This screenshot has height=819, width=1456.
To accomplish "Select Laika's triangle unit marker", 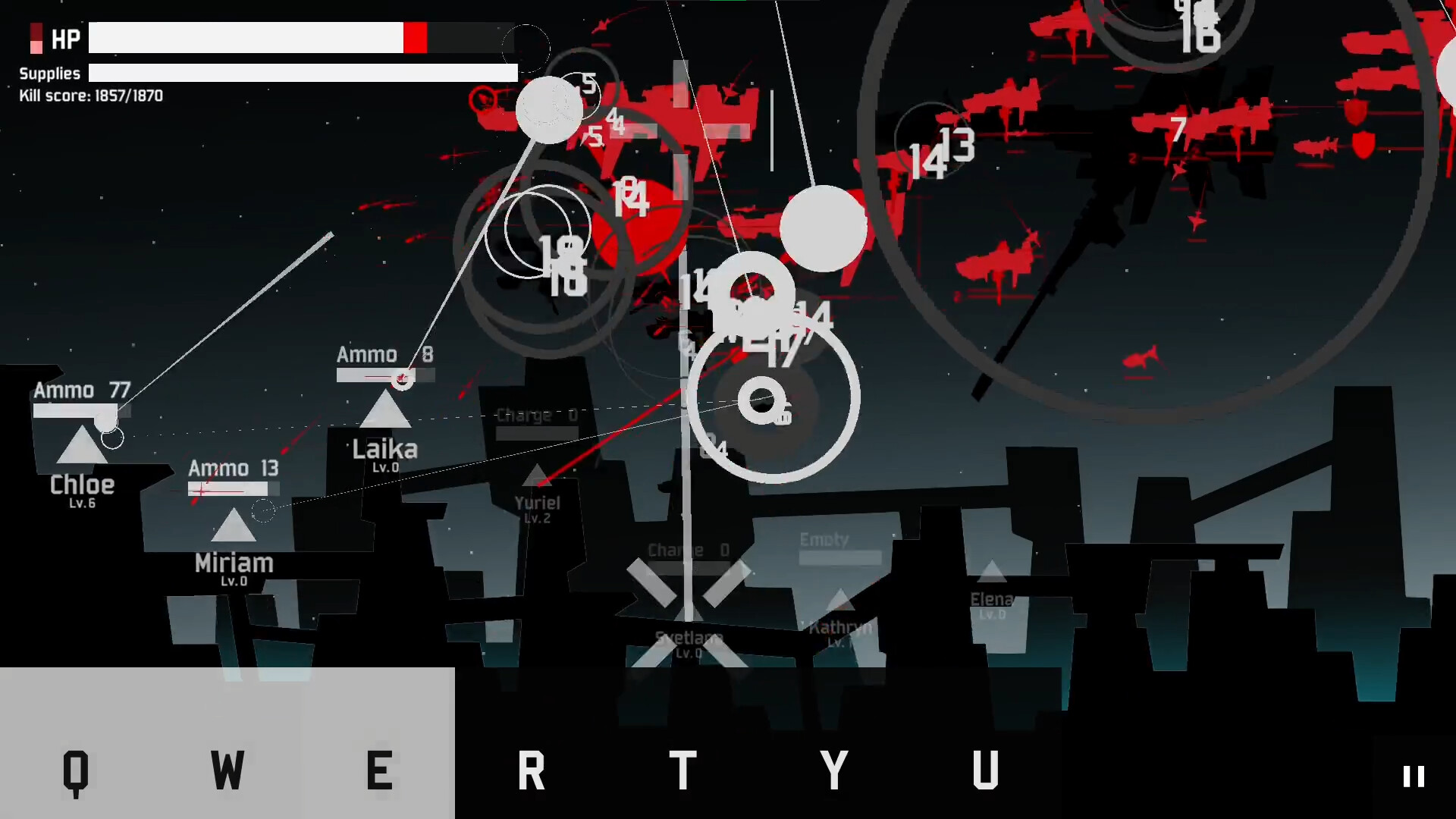I will point(386,413).
